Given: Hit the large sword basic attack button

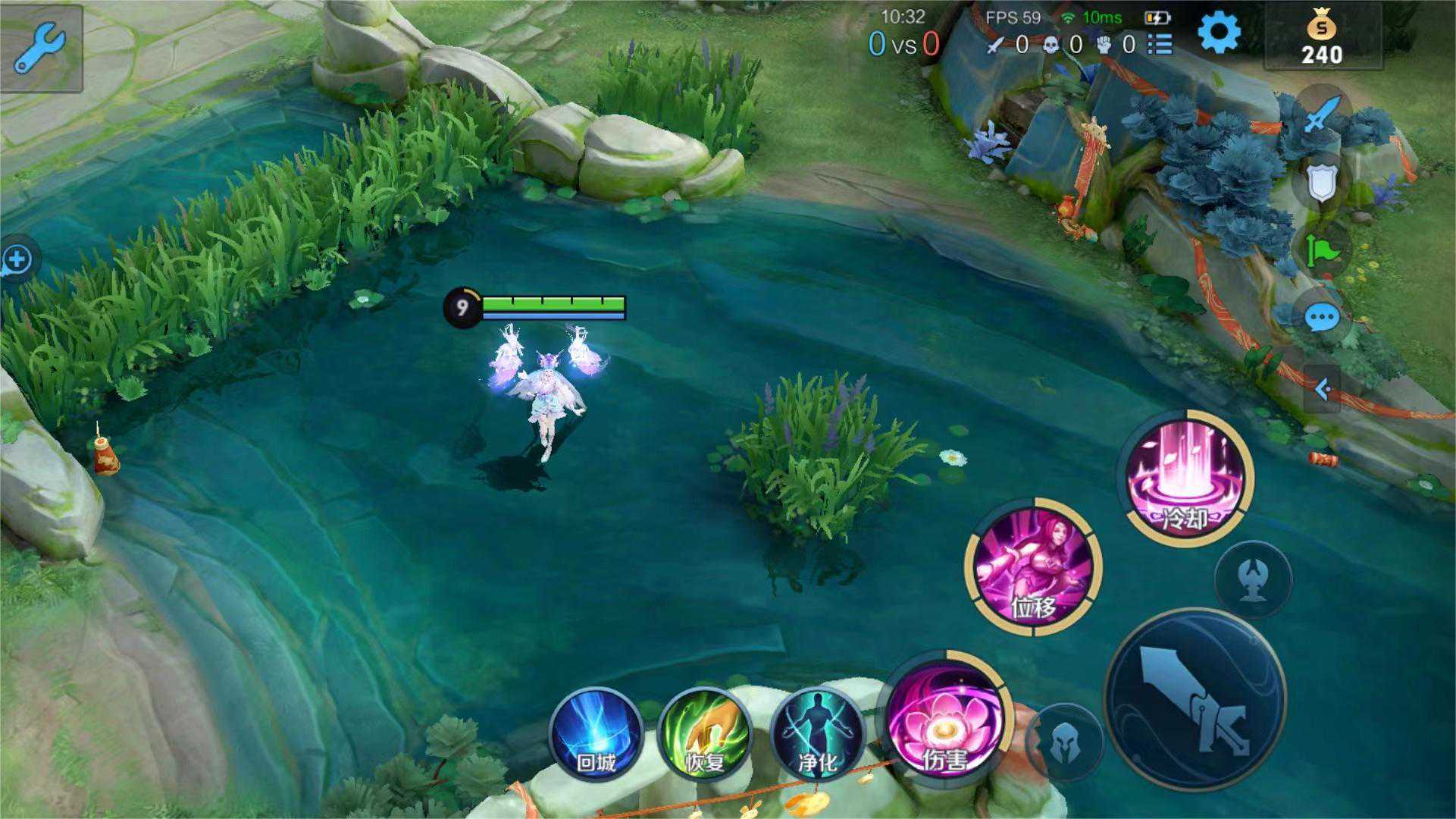Looking at the screenshot, I should pyautogui.click(x=1195, y=700).
